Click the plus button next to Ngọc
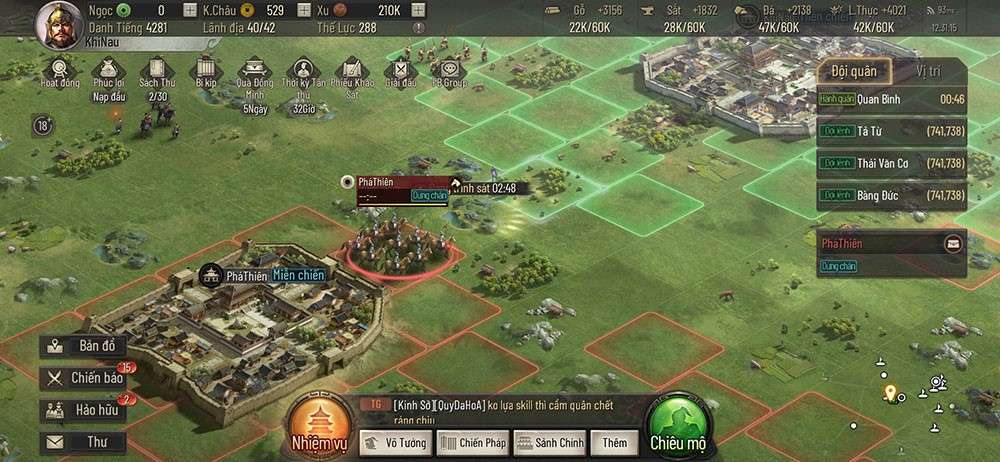This screenshot has height=462, width=1000. click(191, 10)
